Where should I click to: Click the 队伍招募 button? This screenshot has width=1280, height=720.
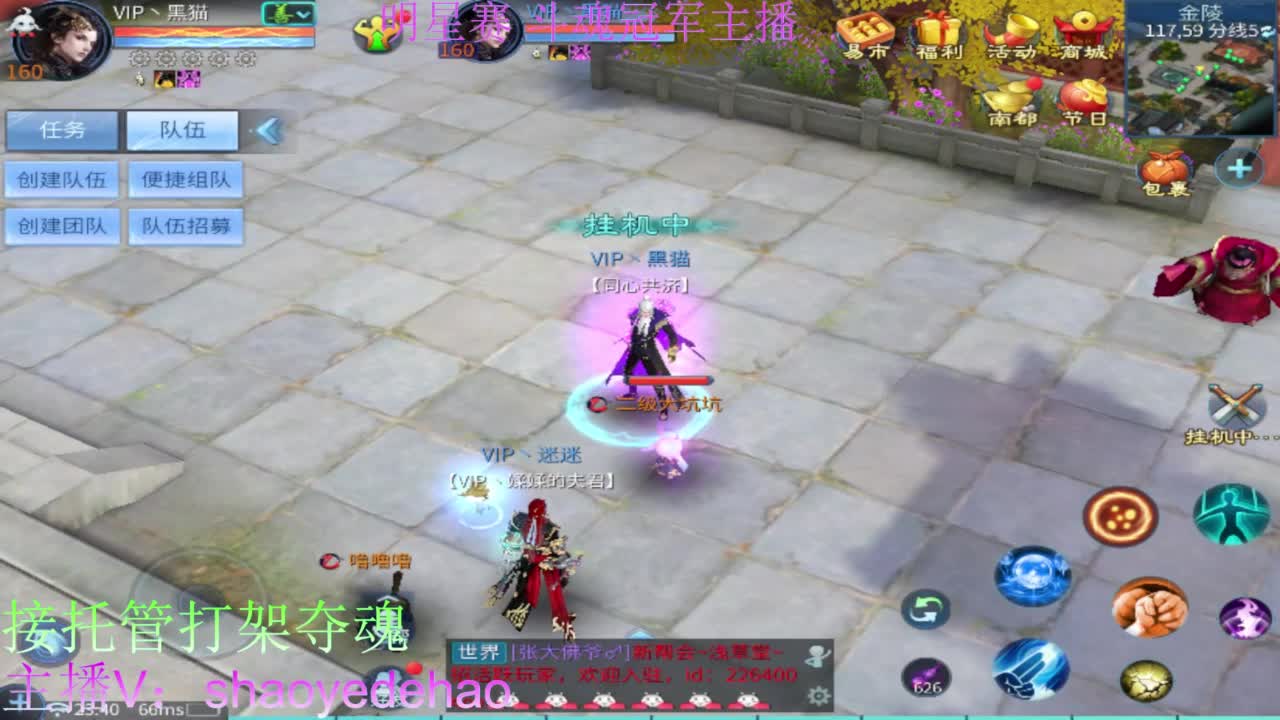(x=185, y=226)
